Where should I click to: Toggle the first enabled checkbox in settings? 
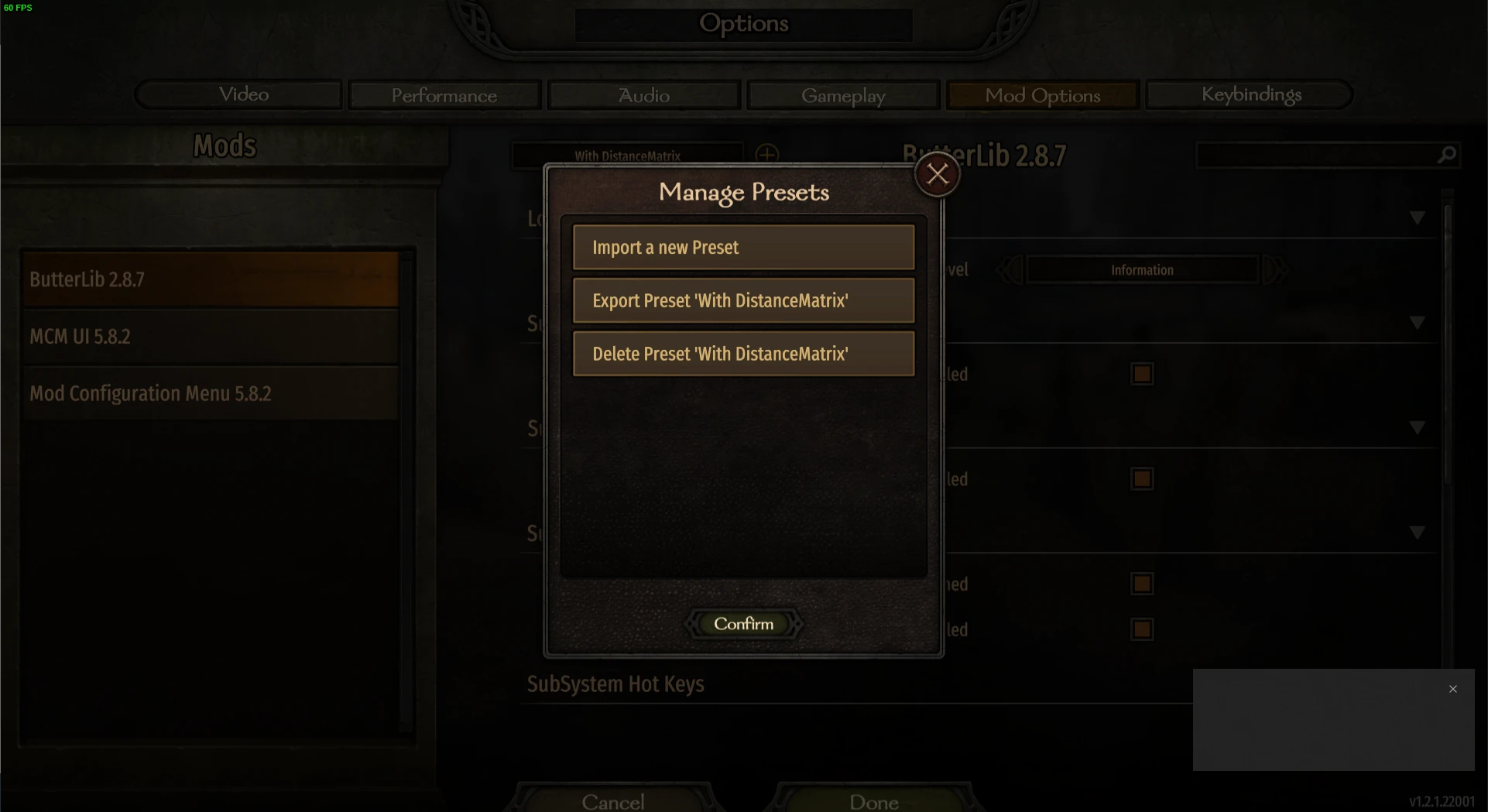pos(1142,373)
